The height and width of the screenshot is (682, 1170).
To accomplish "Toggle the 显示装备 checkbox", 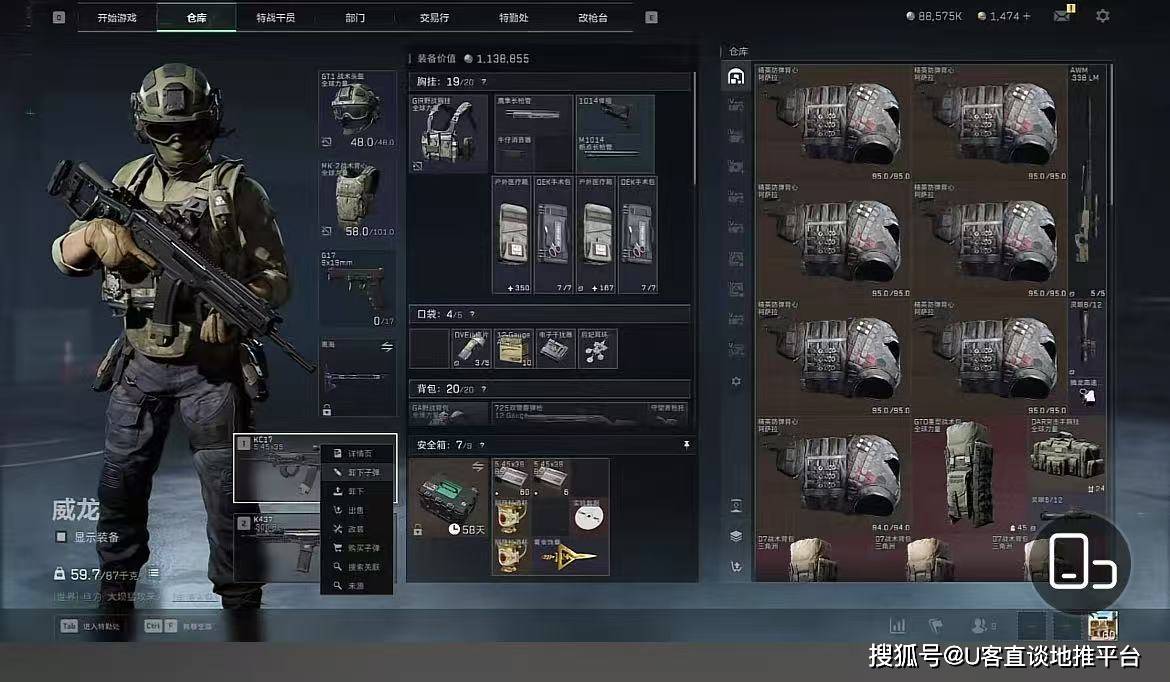I will click(62, 537).
